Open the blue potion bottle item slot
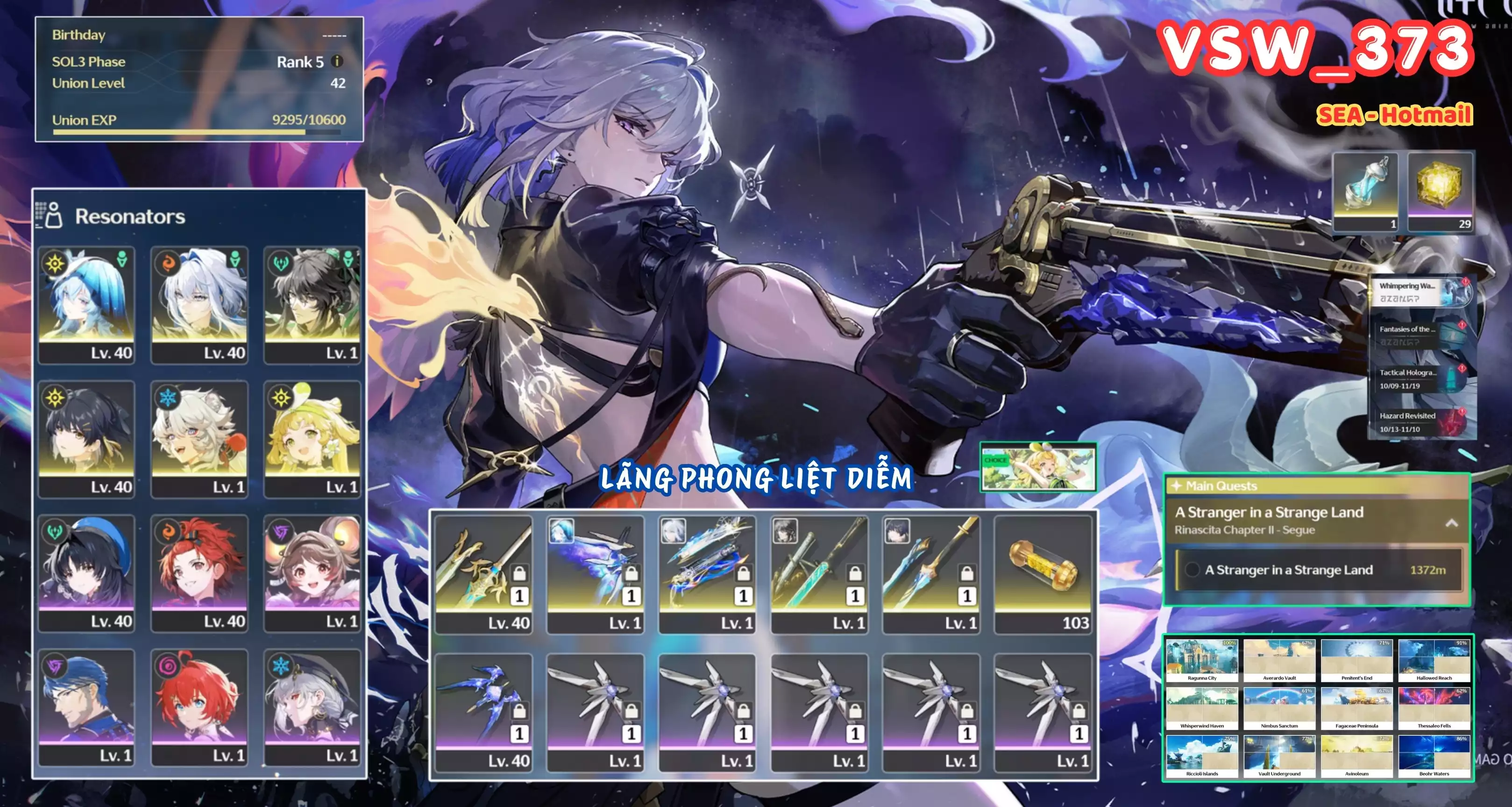 (1366, 192)
